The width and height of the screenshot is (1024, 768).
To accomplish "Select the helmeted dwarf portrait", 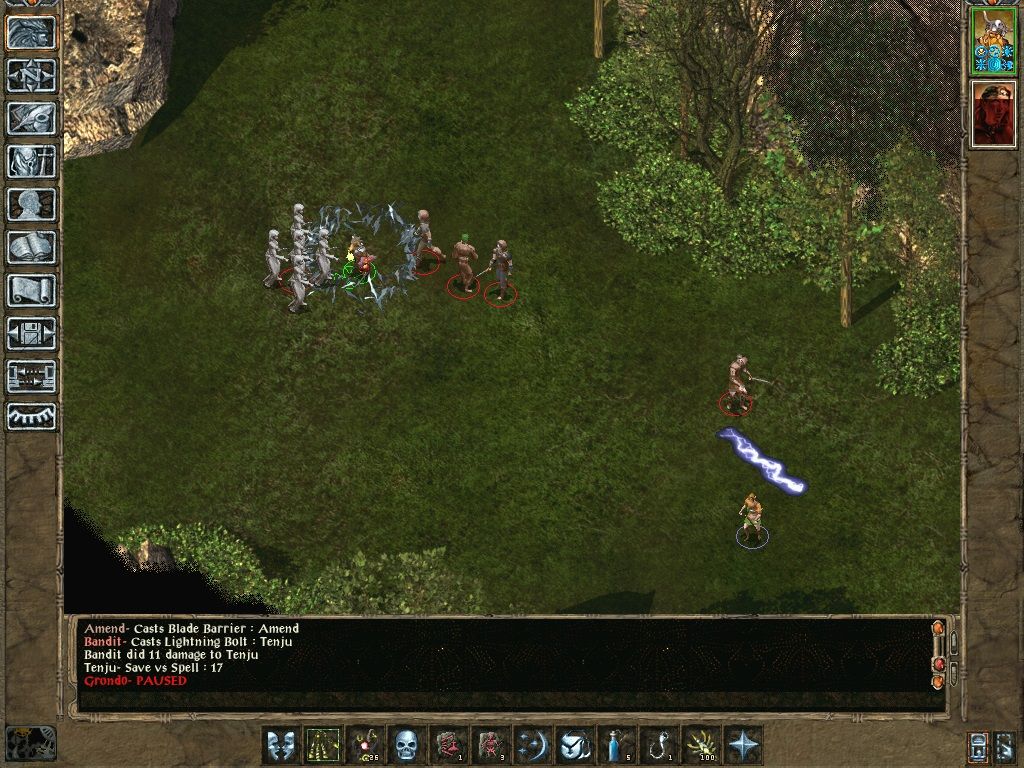I will click(993, 40).
